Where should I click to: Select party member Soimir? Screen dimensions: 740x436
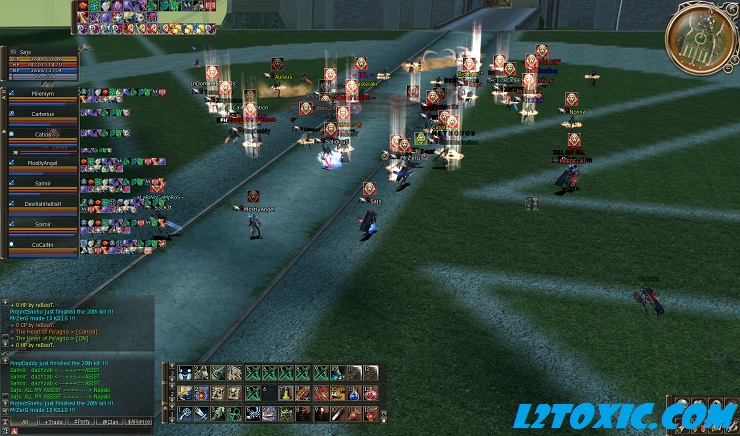click(43, 226)
